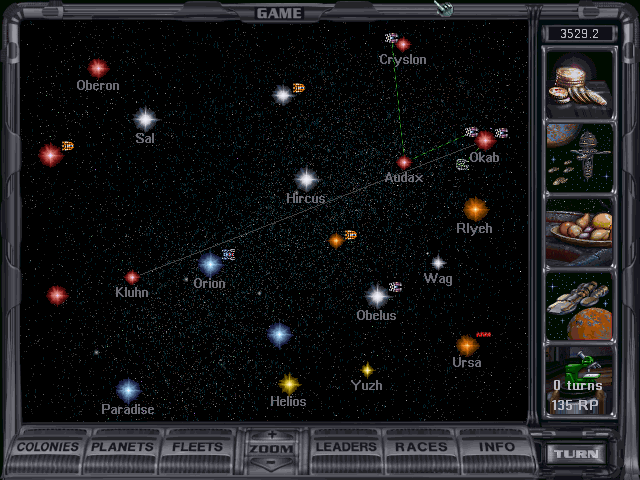End the turn with TURN button

[x=578, y=454]
